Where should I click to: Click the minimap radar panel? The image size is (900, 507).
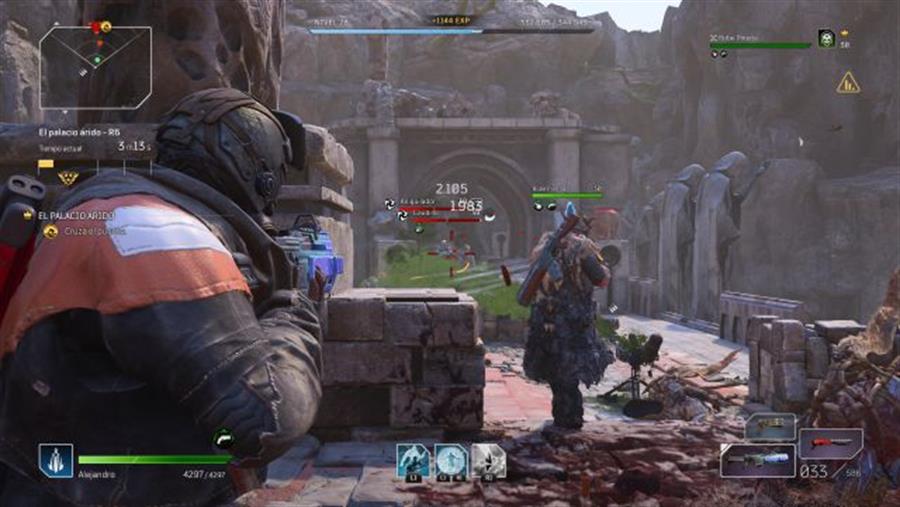(96, 67)
